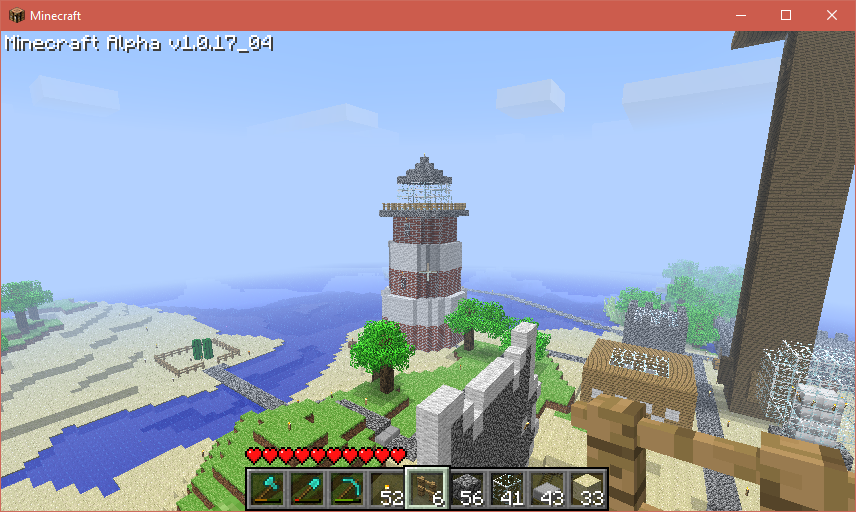Select the cobblestone stack of 56
The height and width of the screenshot is (512, 856).
(468, 489)
